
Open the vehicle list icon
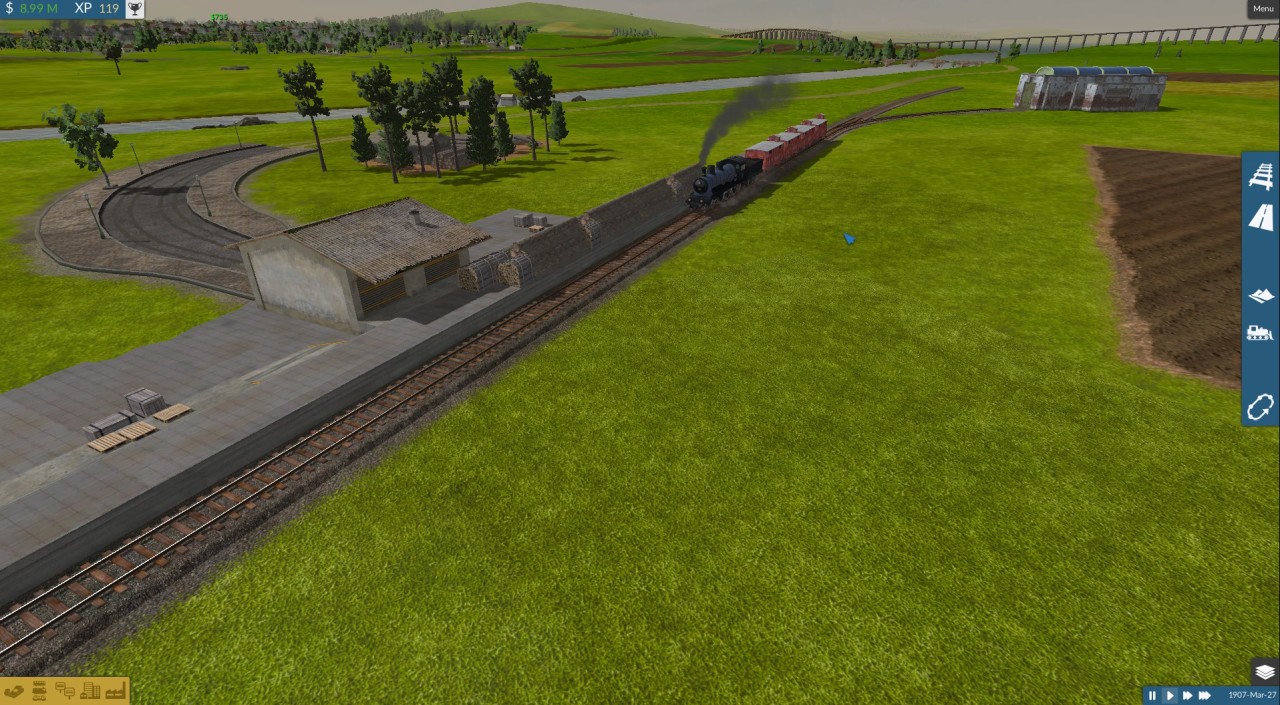pos(40,691)
